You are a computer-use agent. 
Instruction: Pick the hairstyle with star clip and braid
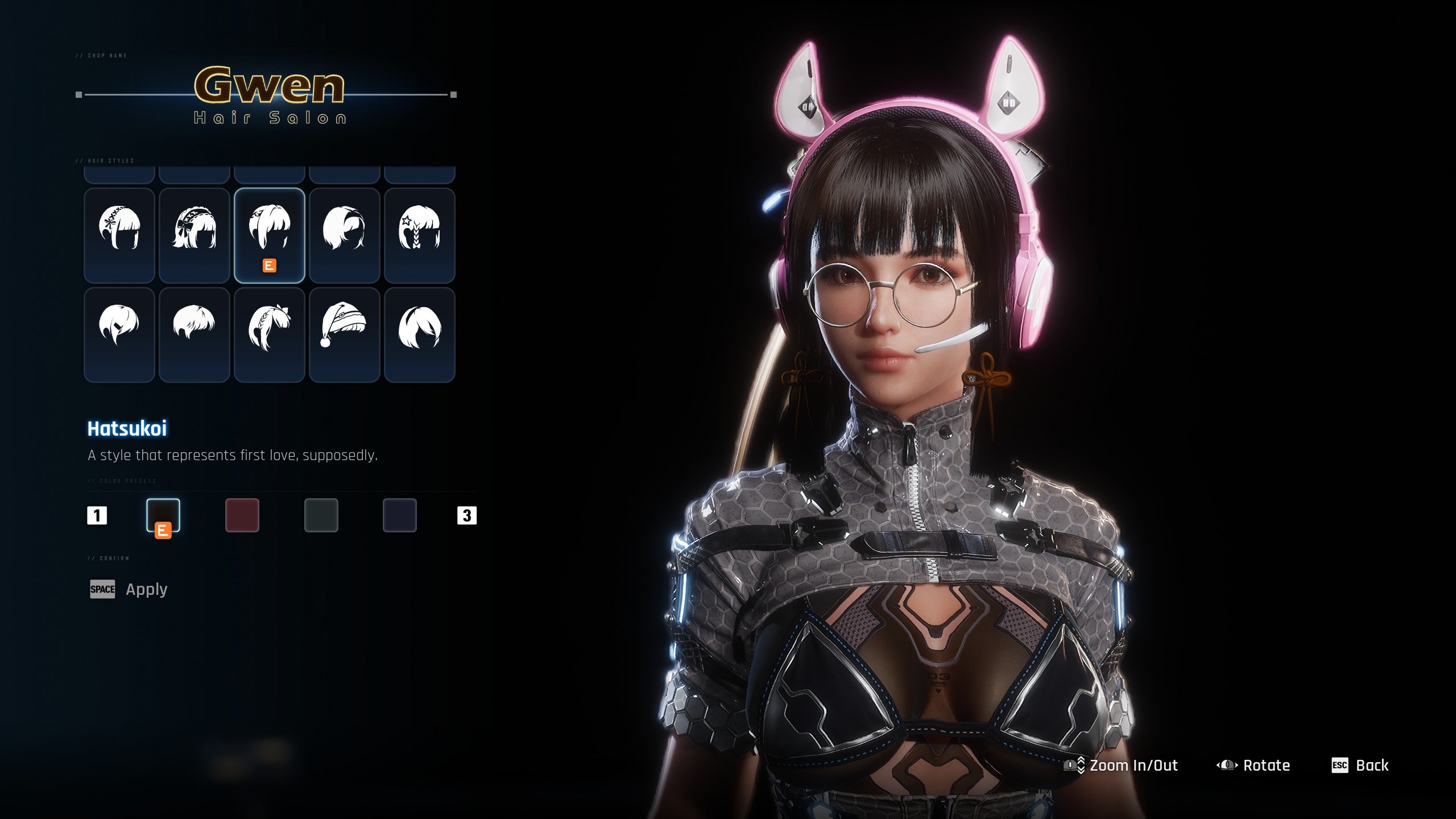pyautogui.click(x=420, y=235)
